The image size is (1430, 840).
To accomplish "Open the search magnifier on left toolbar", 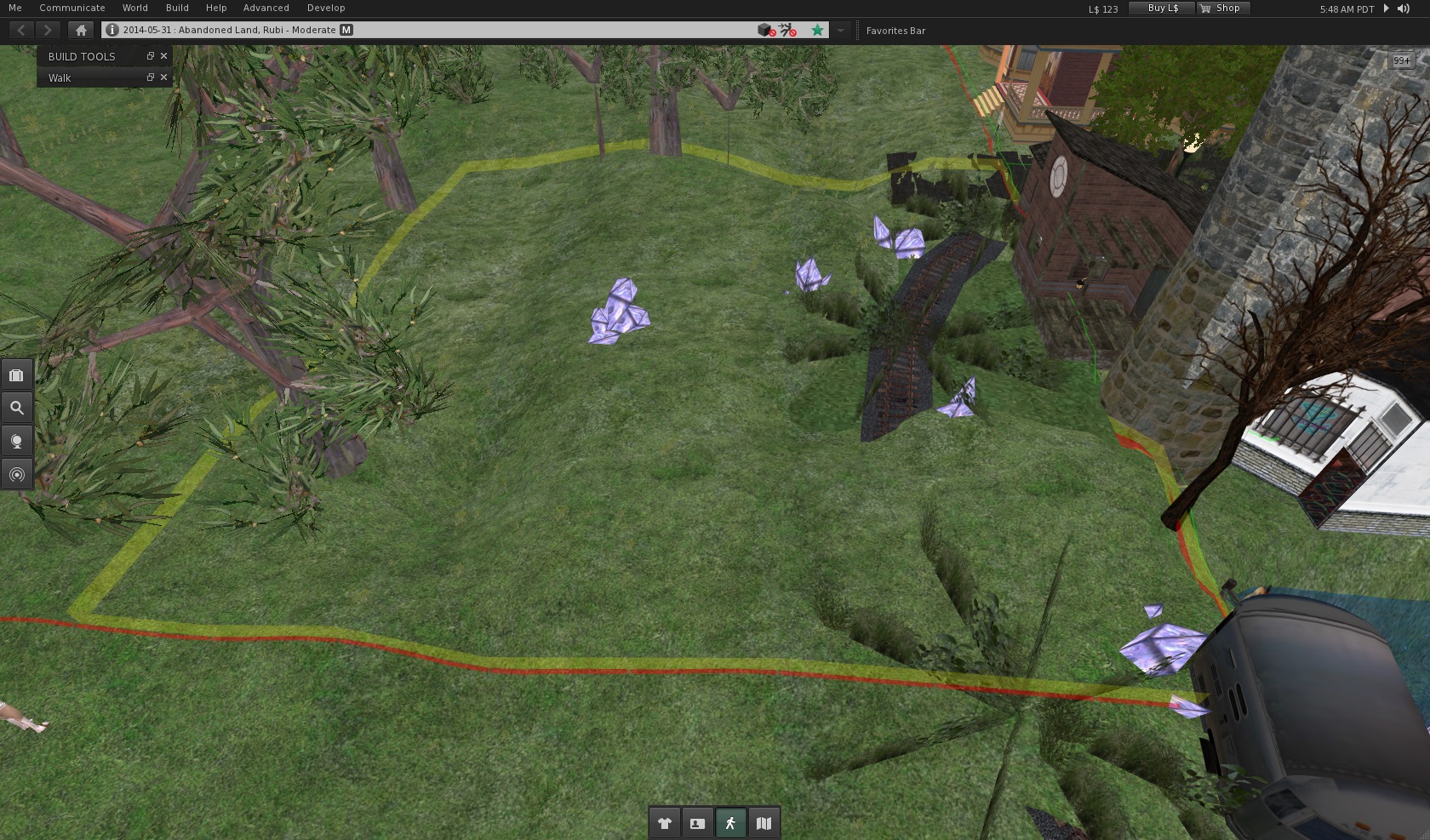I will tap(17, 408).
